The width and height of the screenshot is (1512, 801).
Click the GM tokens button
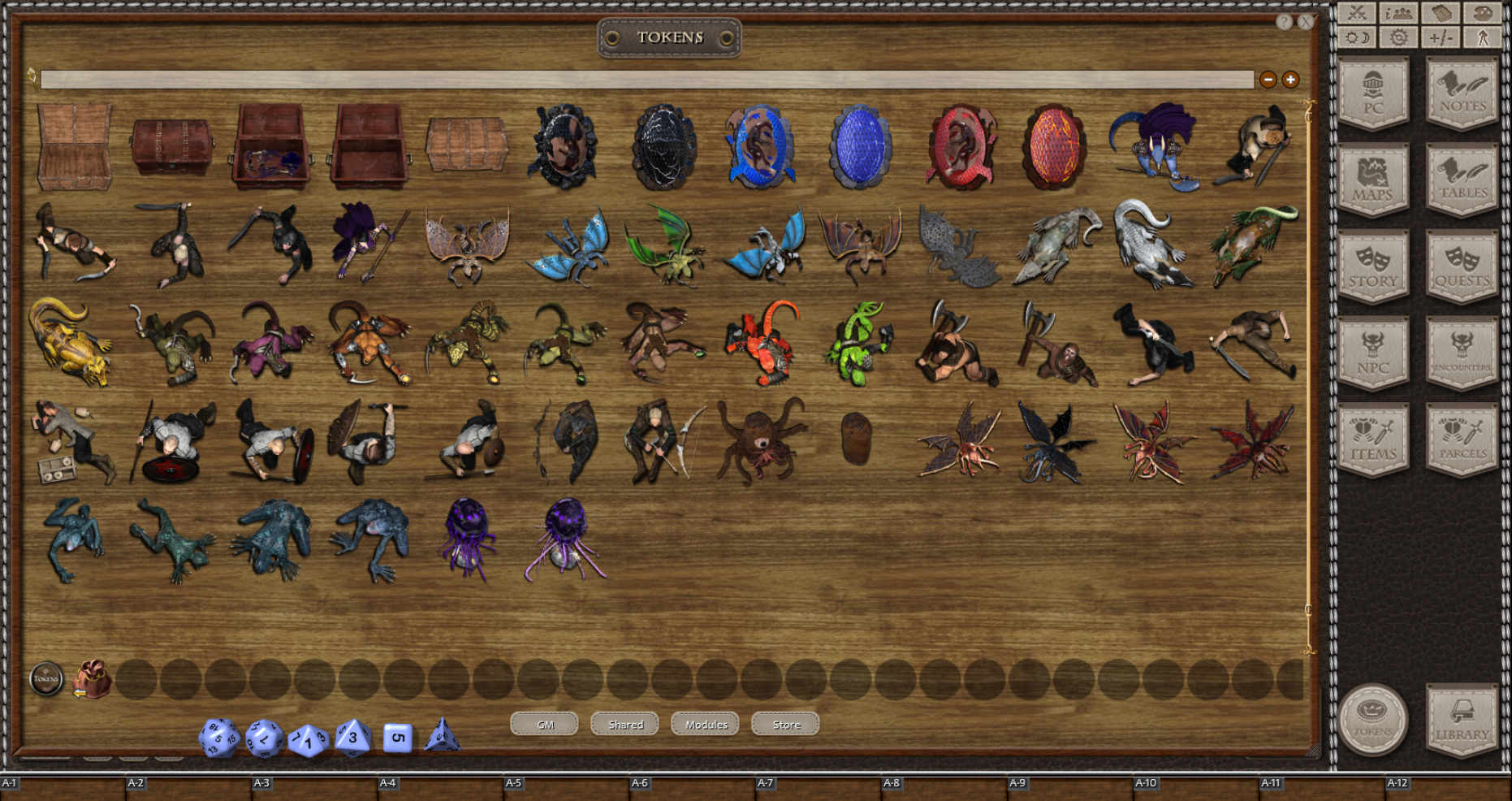(545, 724)
